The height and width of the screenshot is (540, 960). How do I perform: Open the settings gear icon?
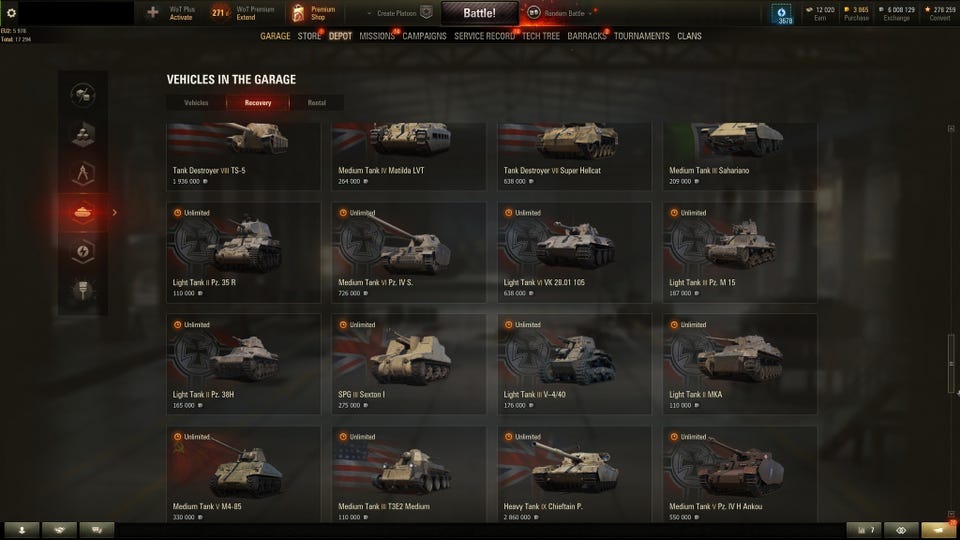[x=12, y=13]
